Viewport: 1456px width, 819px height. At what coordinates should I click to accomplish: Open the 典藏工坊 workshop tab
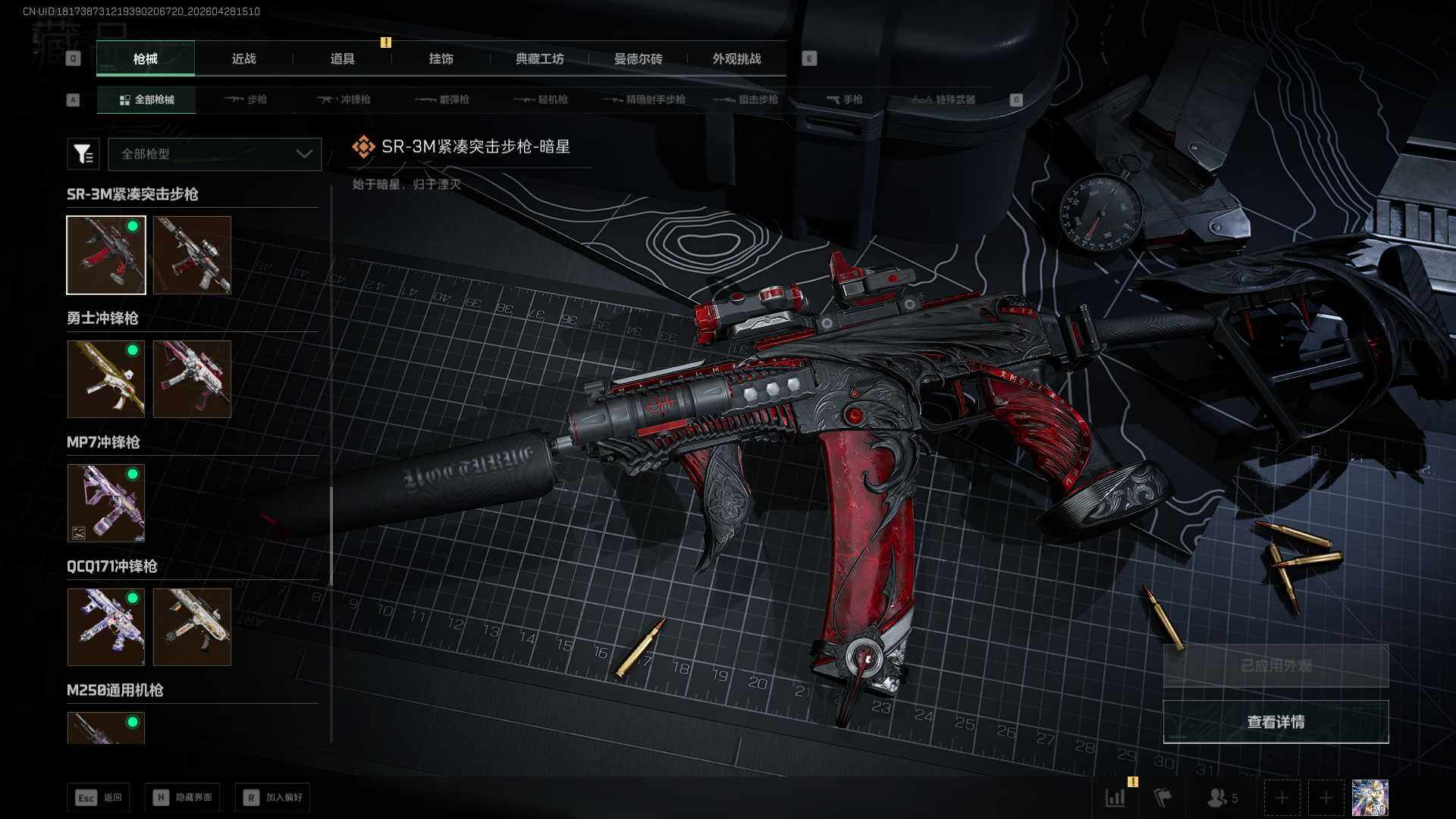point(539,58)
